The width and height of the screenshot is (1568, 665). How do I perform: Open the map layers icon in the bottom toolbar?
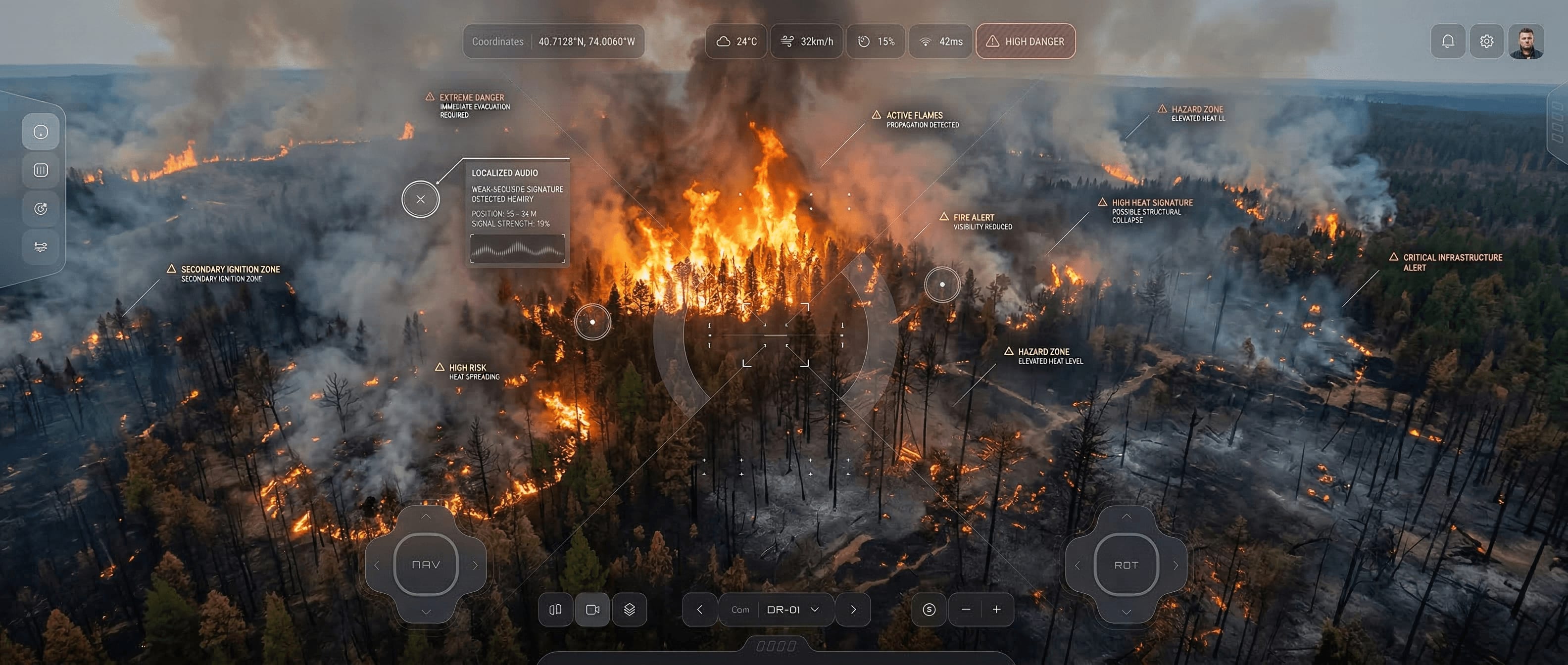coord(630,609)
